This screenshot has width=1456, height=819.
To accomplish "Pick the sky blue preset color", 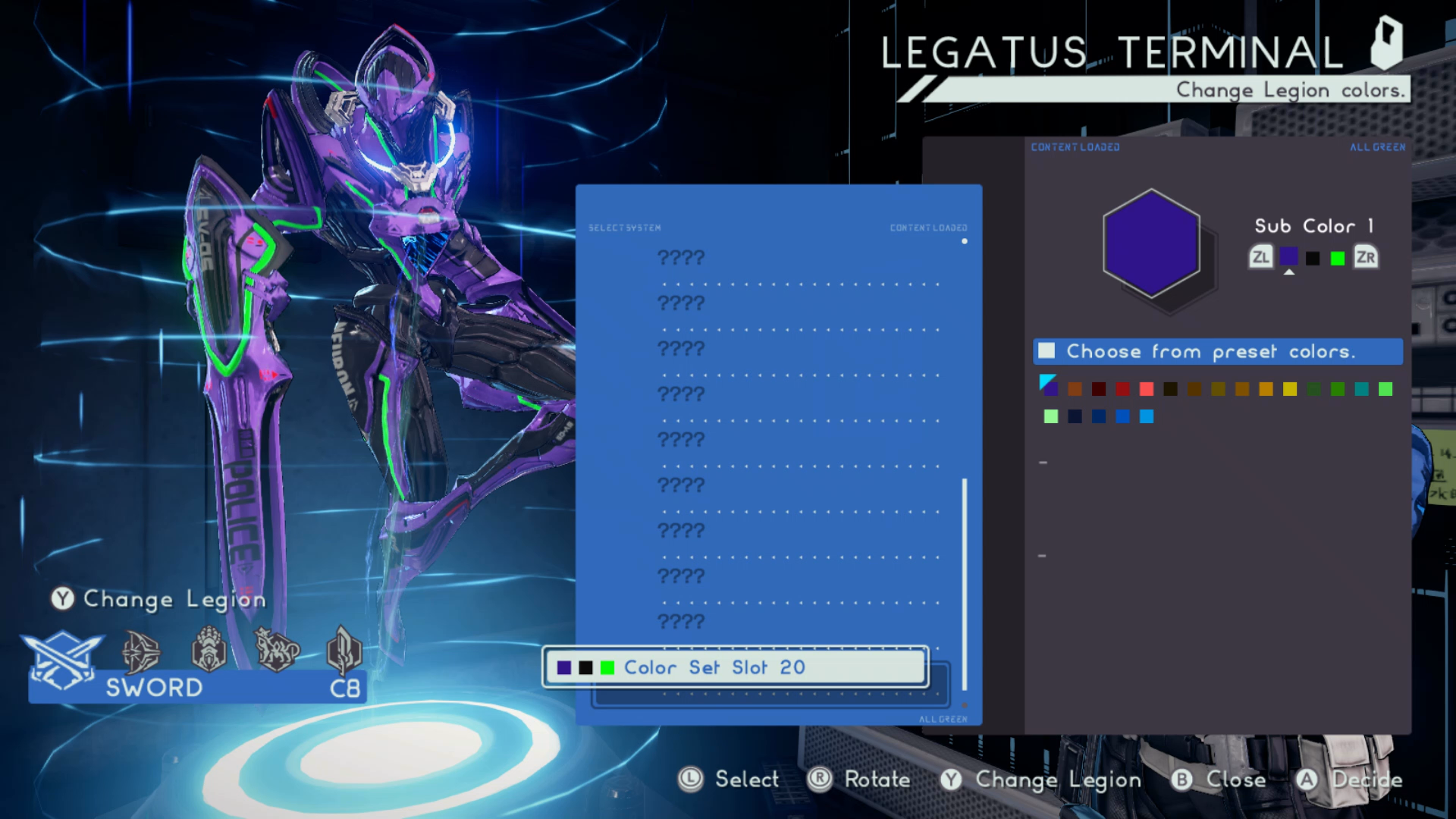I will pos(1147,416).
